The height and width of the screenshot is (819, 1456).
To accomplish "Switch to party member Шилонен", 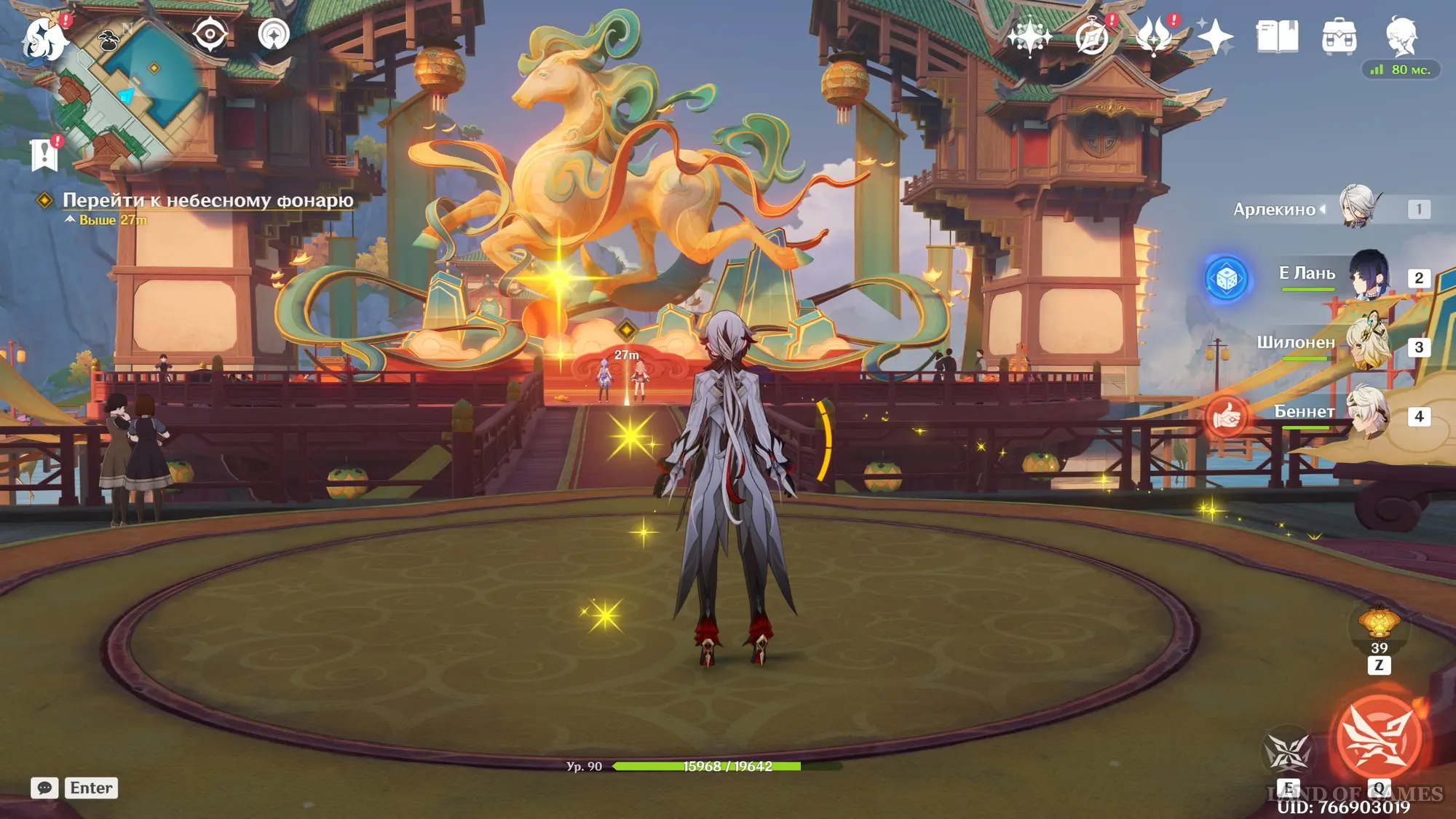I will [1369, 345].
